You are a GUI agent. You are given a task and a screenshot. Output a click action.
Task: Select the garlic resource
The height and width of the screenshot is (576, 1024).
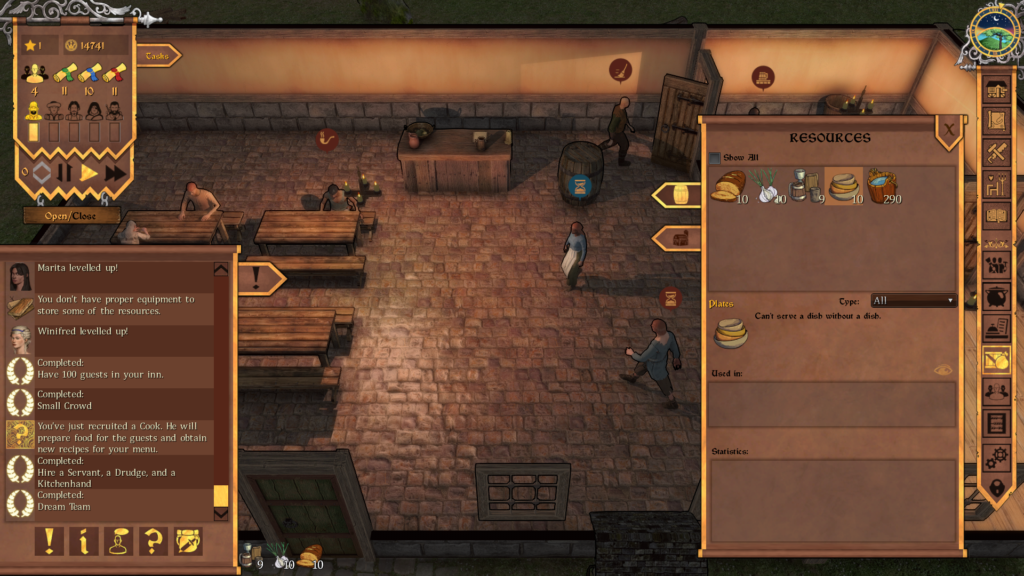767,186
